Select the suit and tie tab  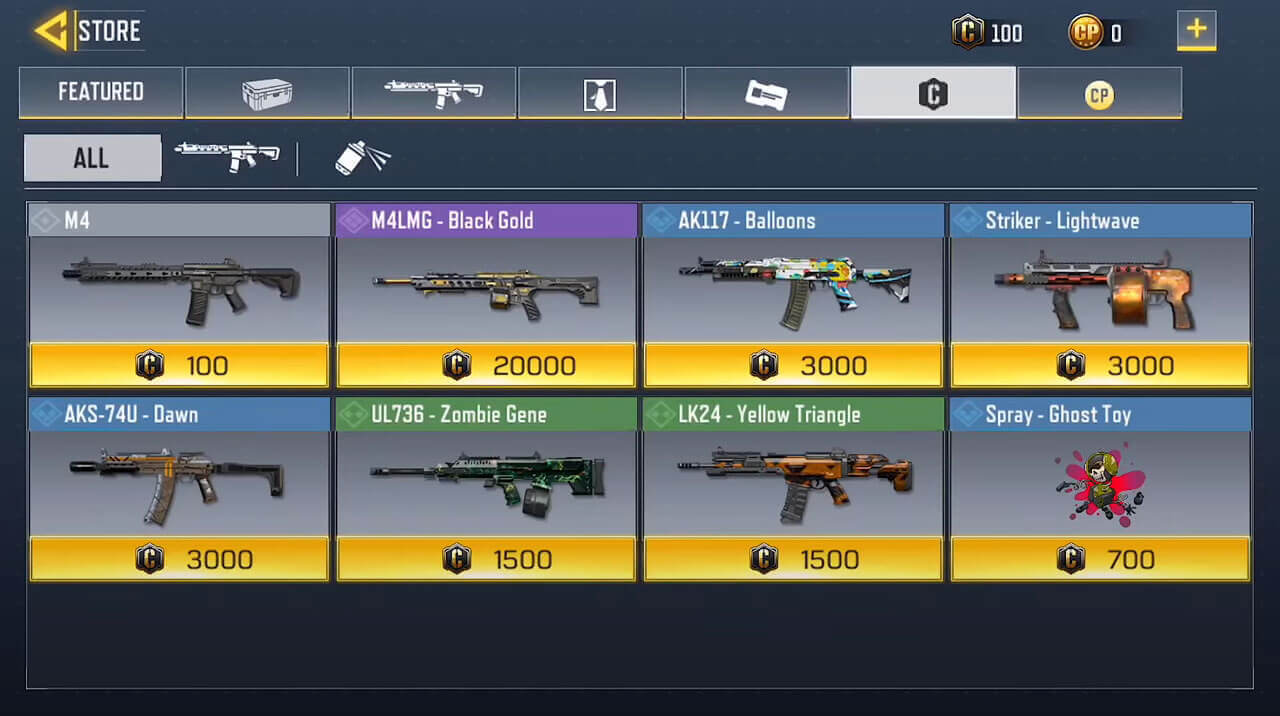pyautogui.click(x=600, y=93)
